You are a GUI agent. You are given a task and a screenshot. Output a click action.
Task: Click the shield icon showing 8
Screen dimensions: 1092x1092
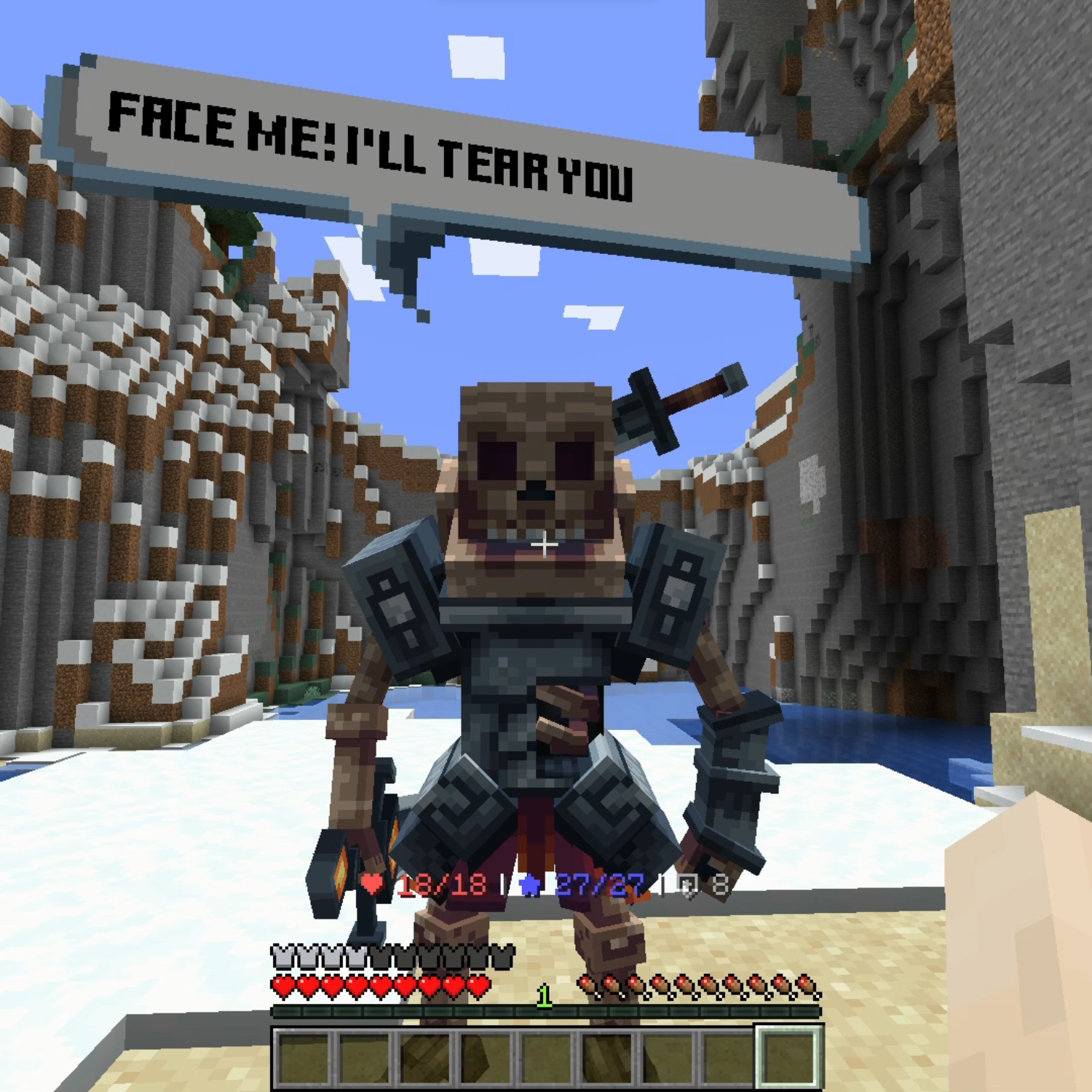(x=688, y=885)
